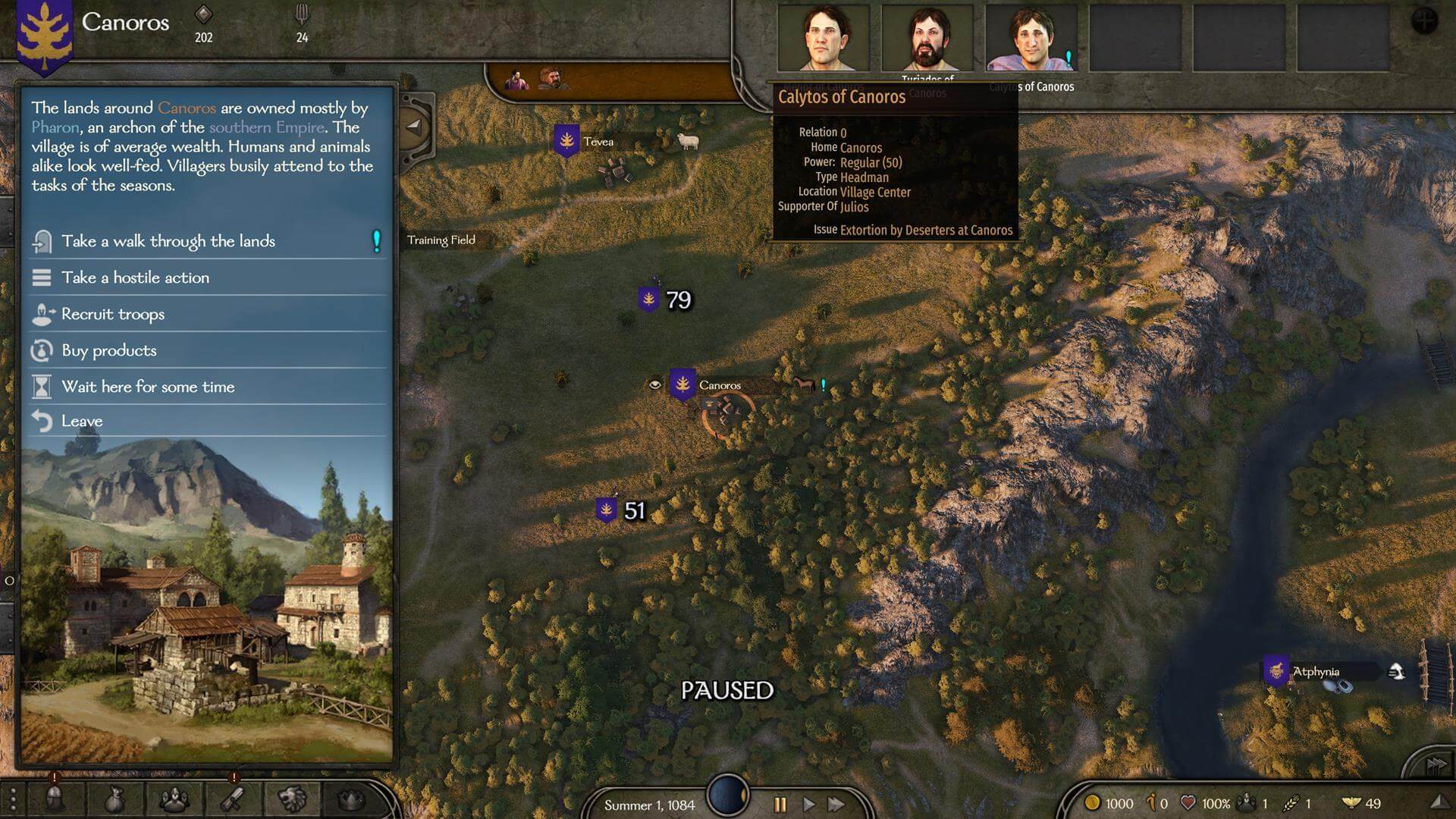
Task: Open kingdom screen crown icon
Action: pyautogui.click(x=350, y=799)
